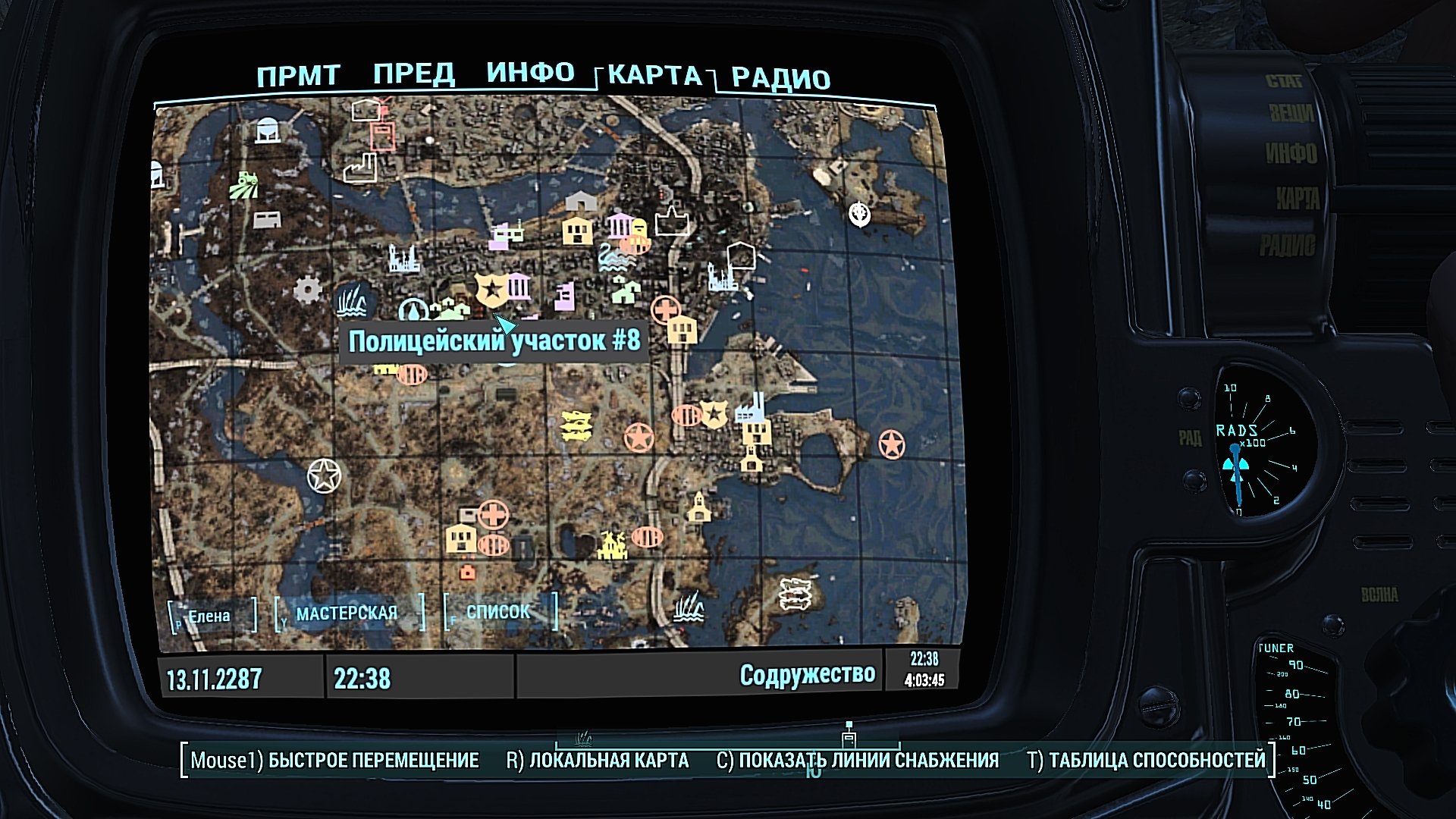Viewport: 1456px width, 819px height.
Task: Select the church marker near the coast
Action: point(698,507)
